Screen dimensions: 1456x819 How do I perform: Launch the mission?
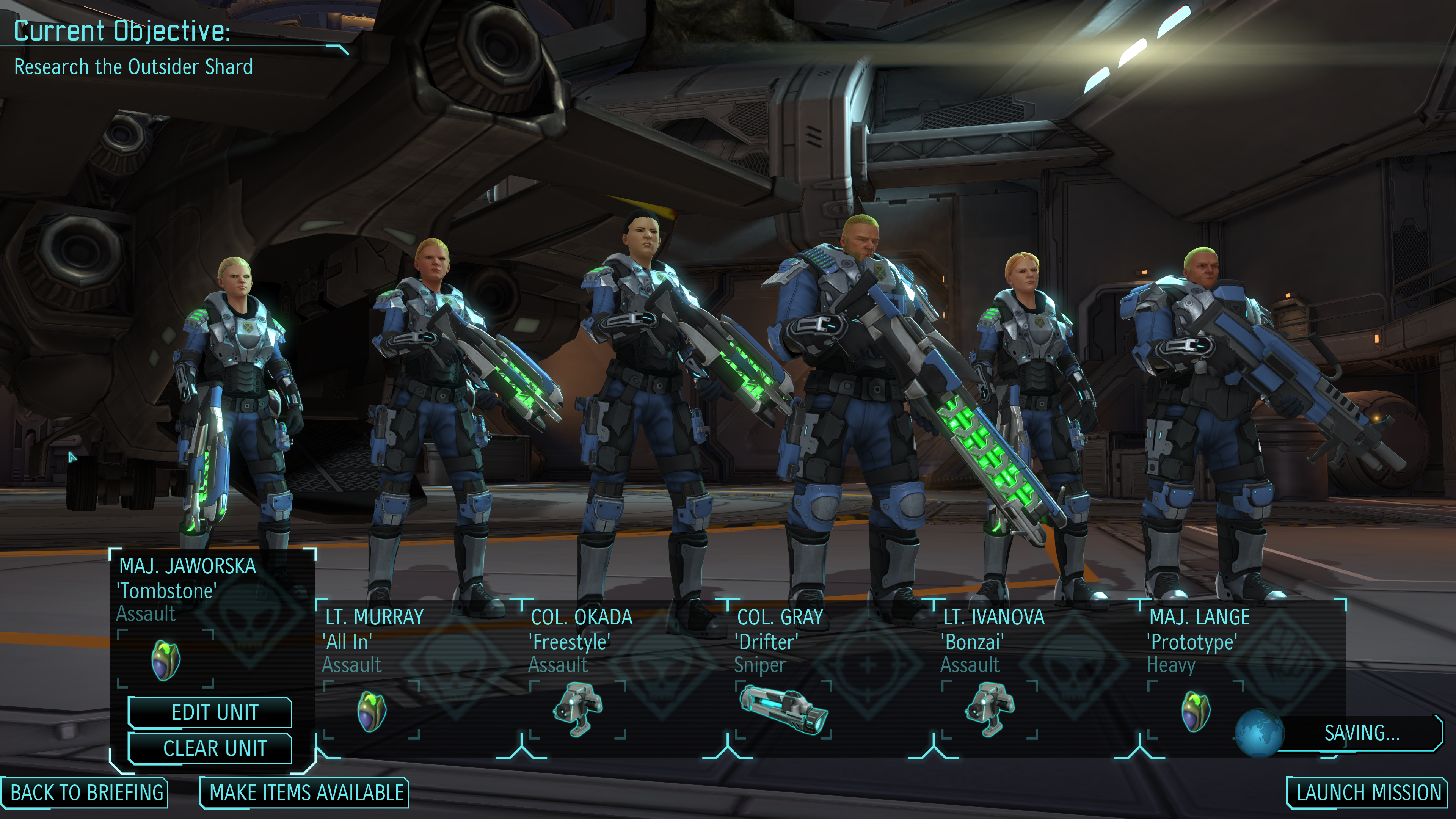pos(1368,792)
